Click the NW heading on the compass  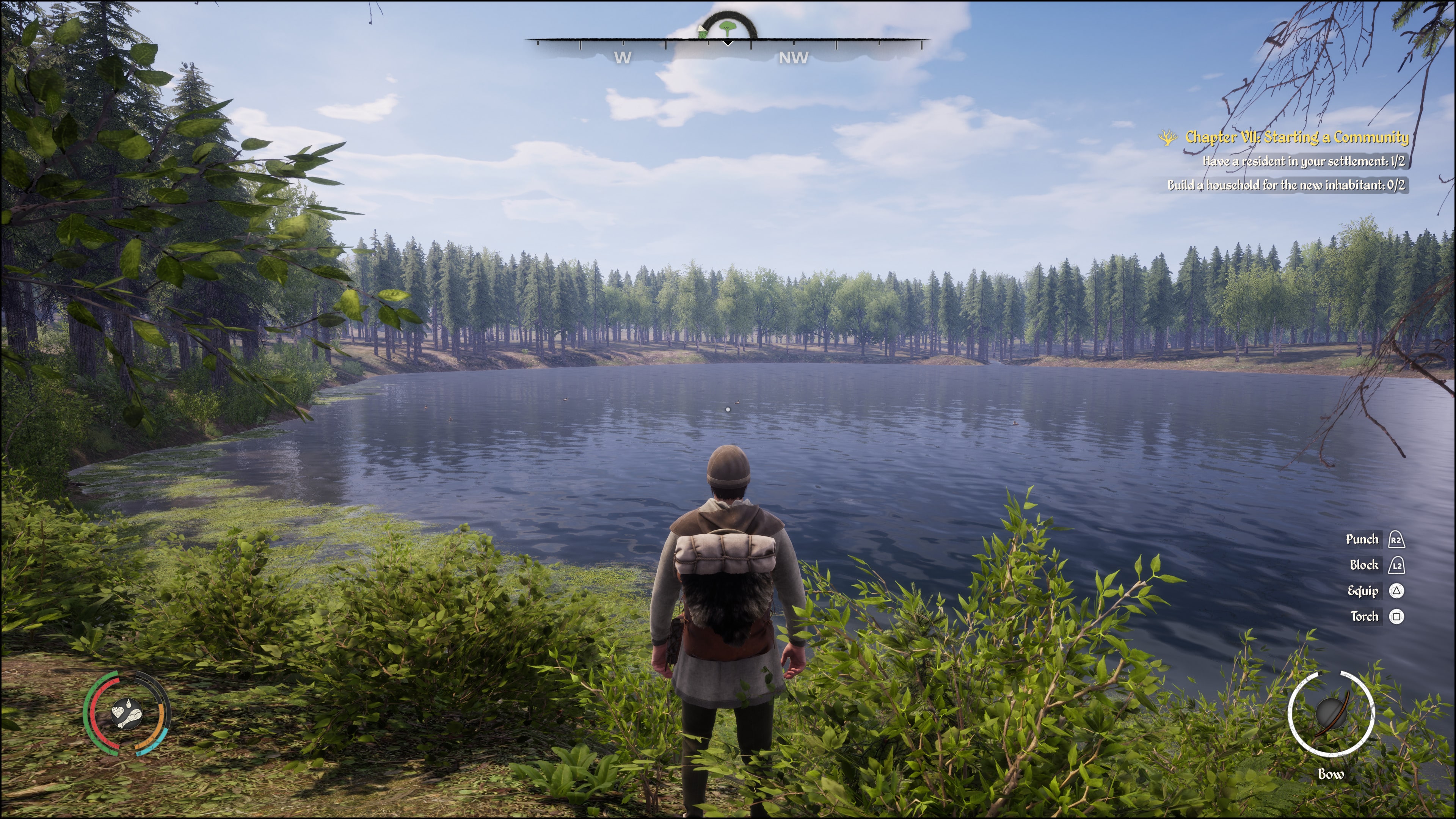point(793,58)
